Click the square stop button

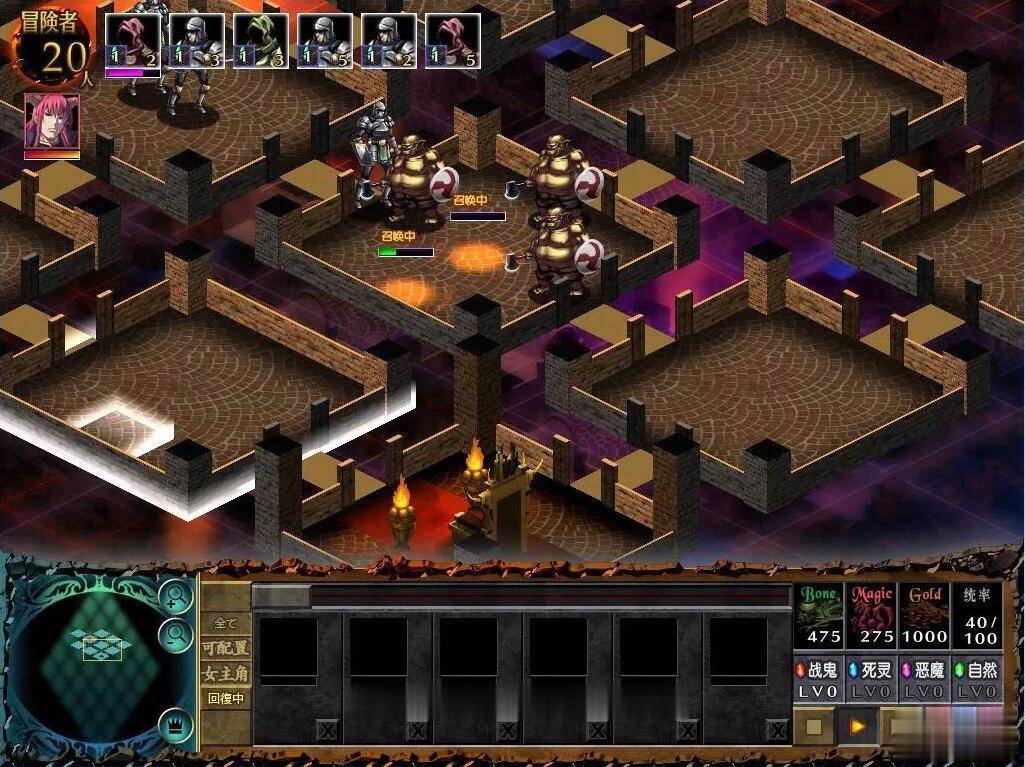(x=814, y=726)
